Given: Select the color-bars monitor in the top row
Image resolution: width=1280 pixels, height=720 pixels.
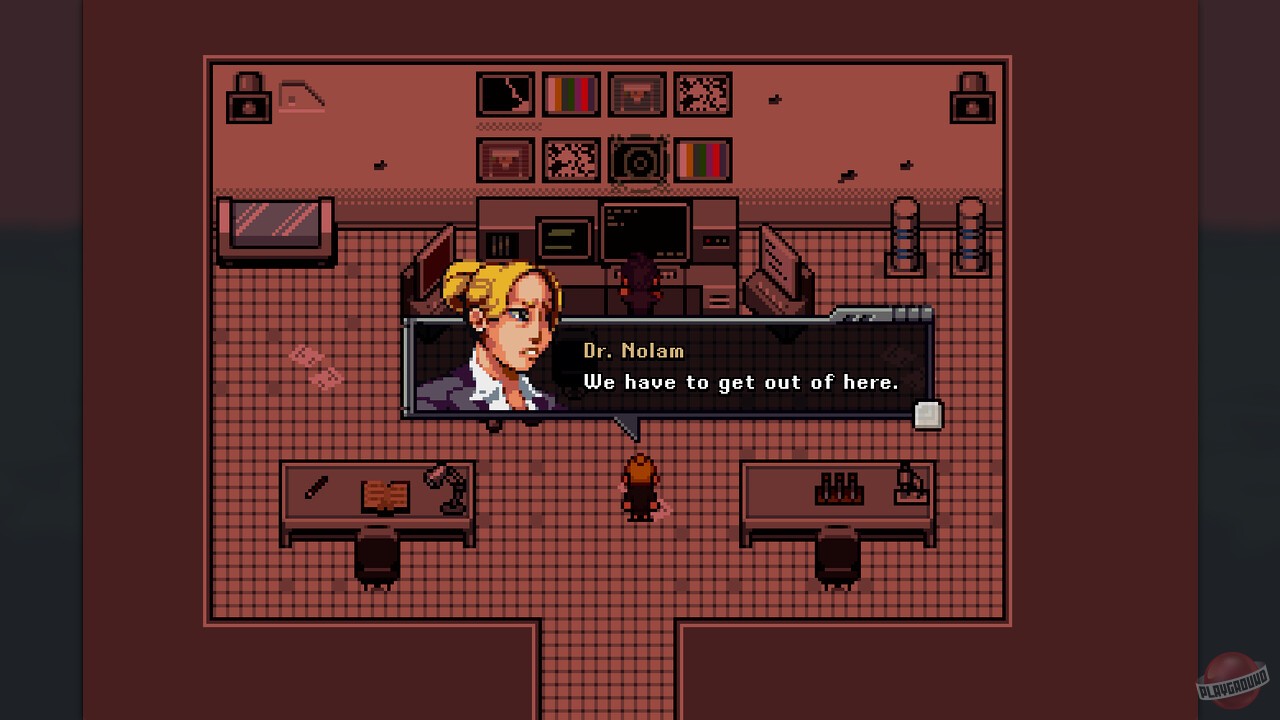Looking at the screenshot, I should 570,94.
